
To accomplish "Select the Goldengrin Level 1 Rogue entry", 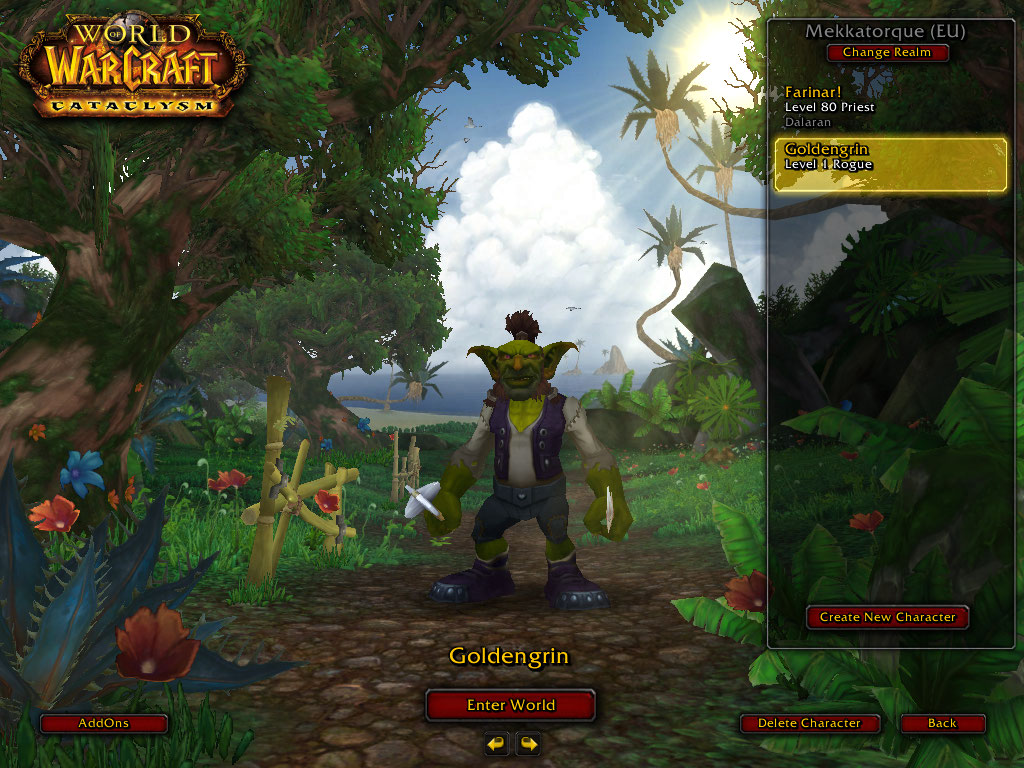I will (890, 164).
